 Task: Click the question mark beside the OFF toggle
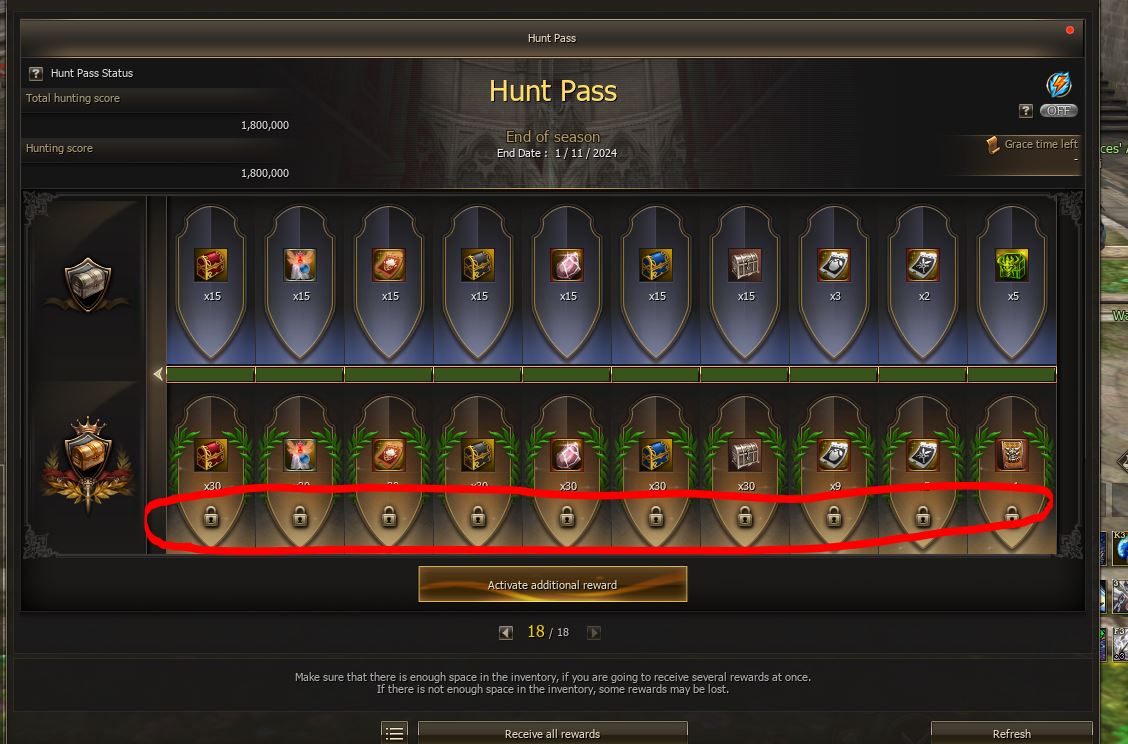[x=1025, y=111]
